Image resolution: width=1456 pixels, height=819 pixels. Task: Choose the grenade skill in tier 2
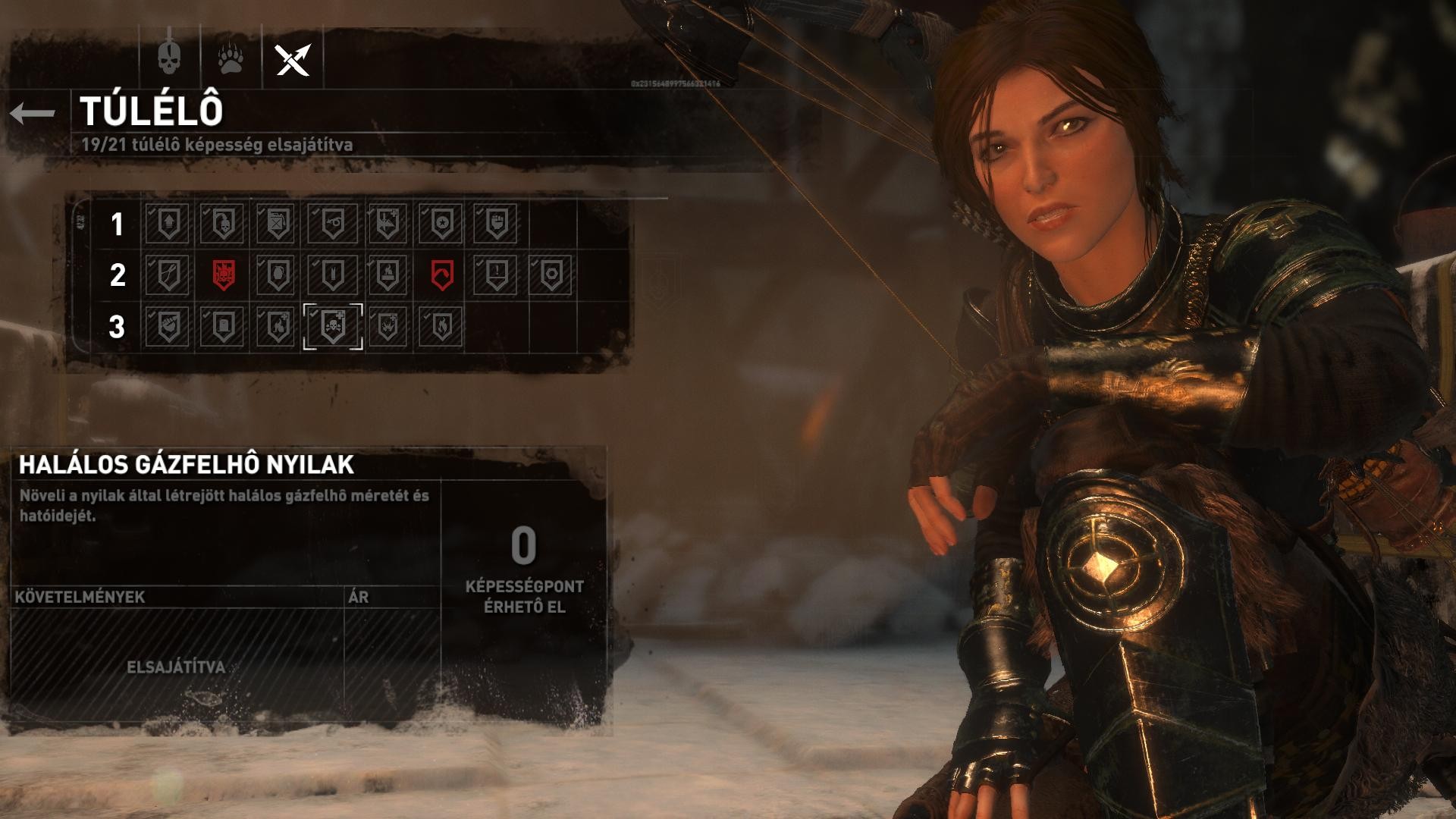(x=278, y=275)
